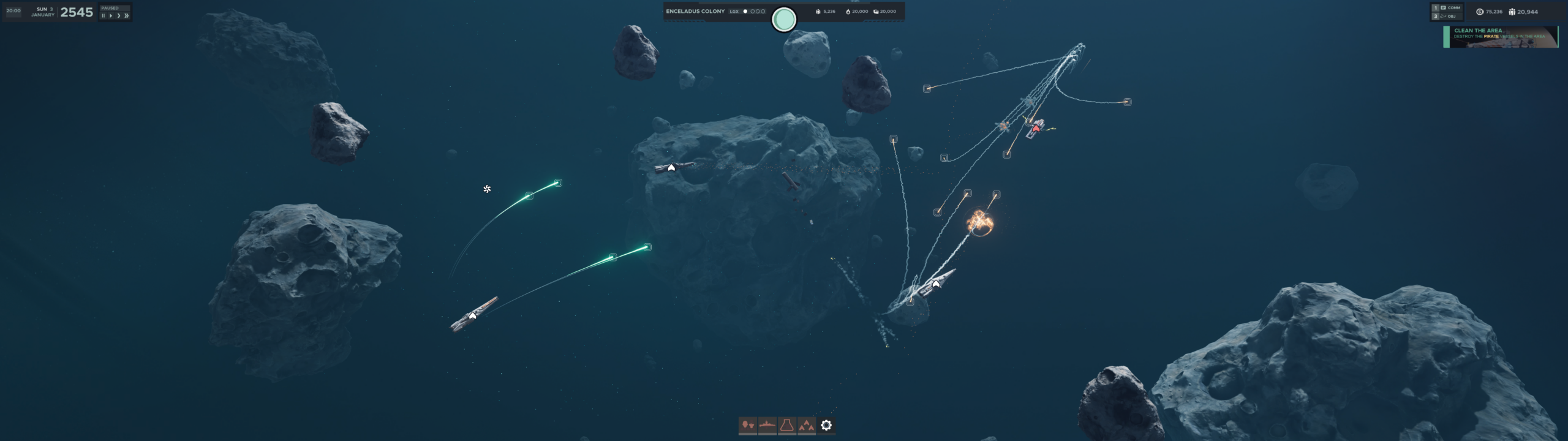Select the Enceladus Colony name label
1568x441 pixels.
tap(695, 11)
